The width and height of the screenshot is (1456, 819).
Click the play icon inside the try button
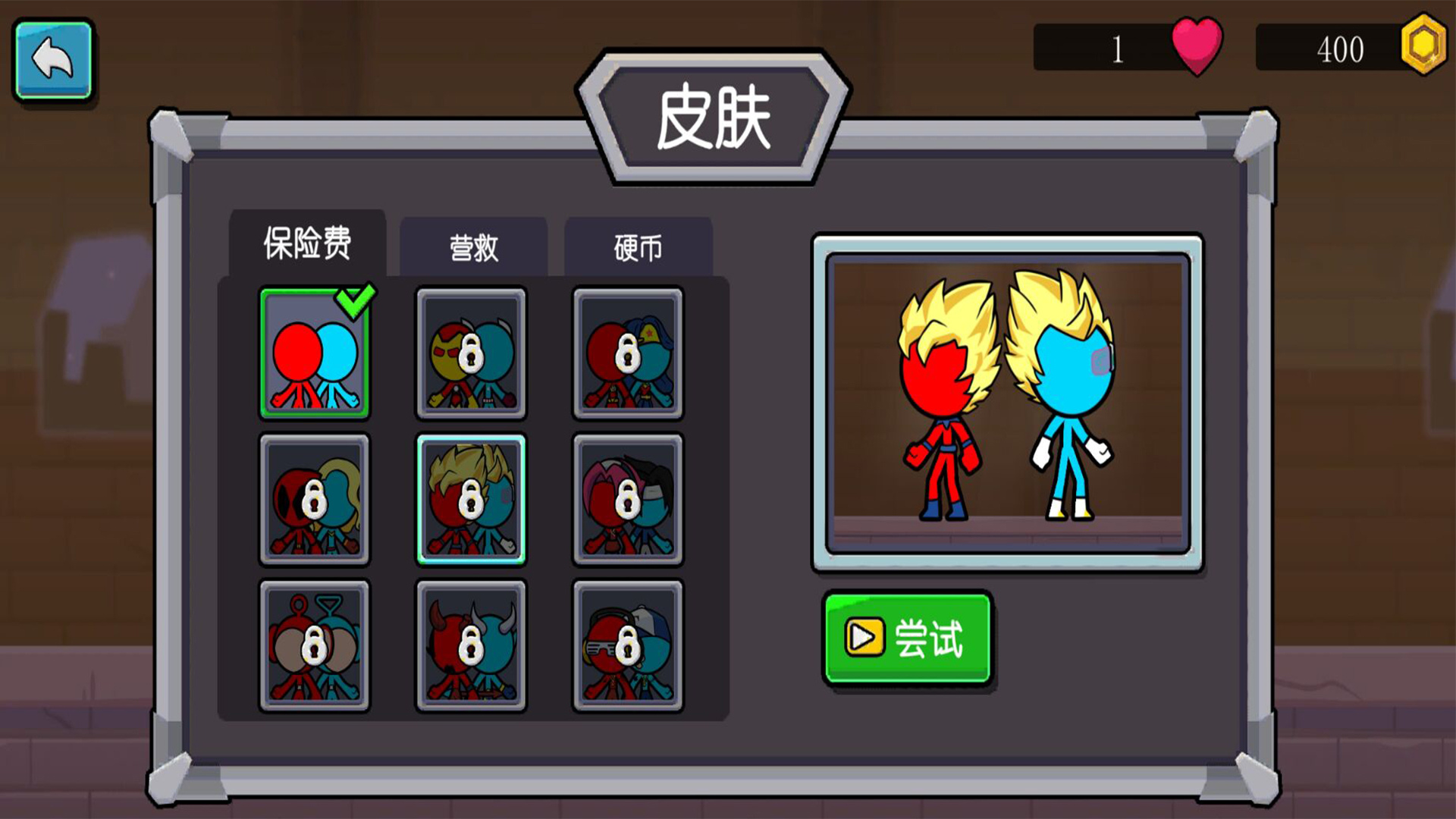tap(864, 635)
